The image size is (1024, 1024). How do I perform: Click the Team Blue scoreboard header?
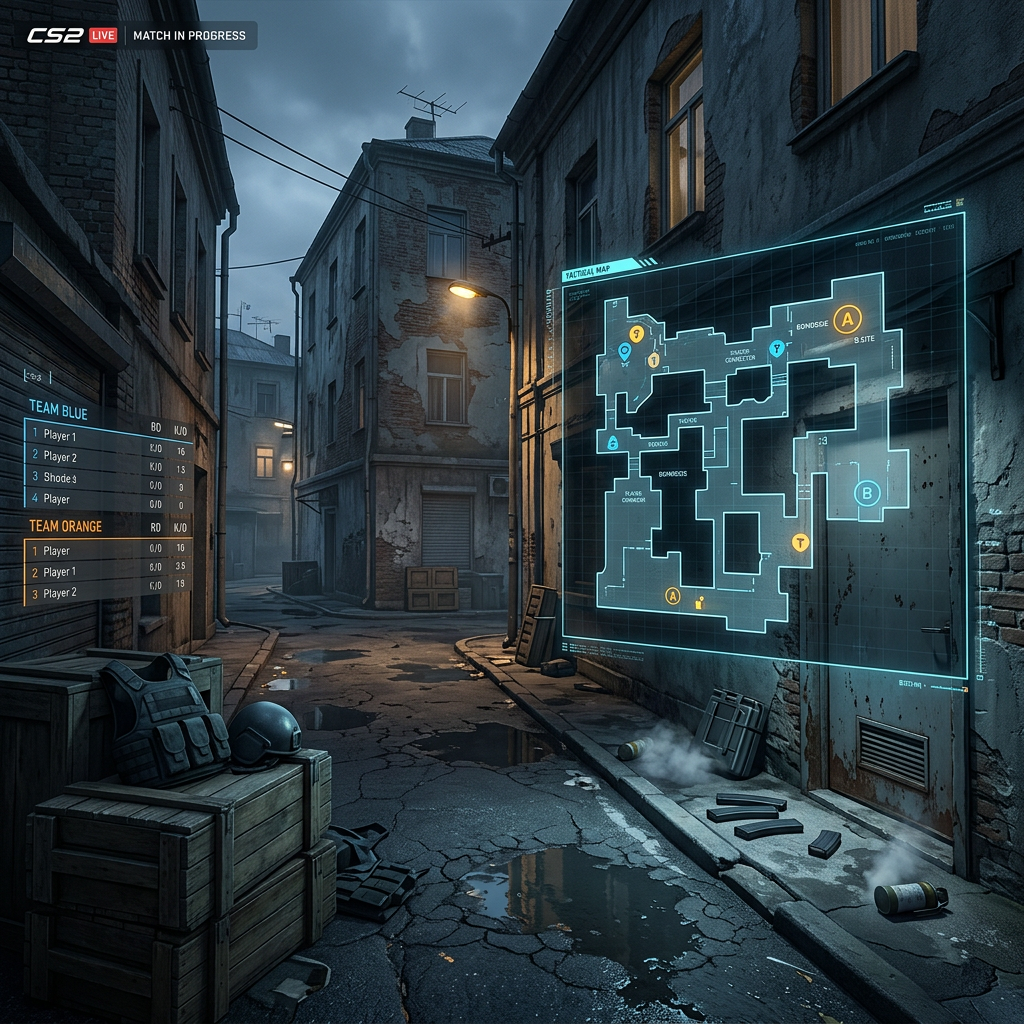[58, 413]
